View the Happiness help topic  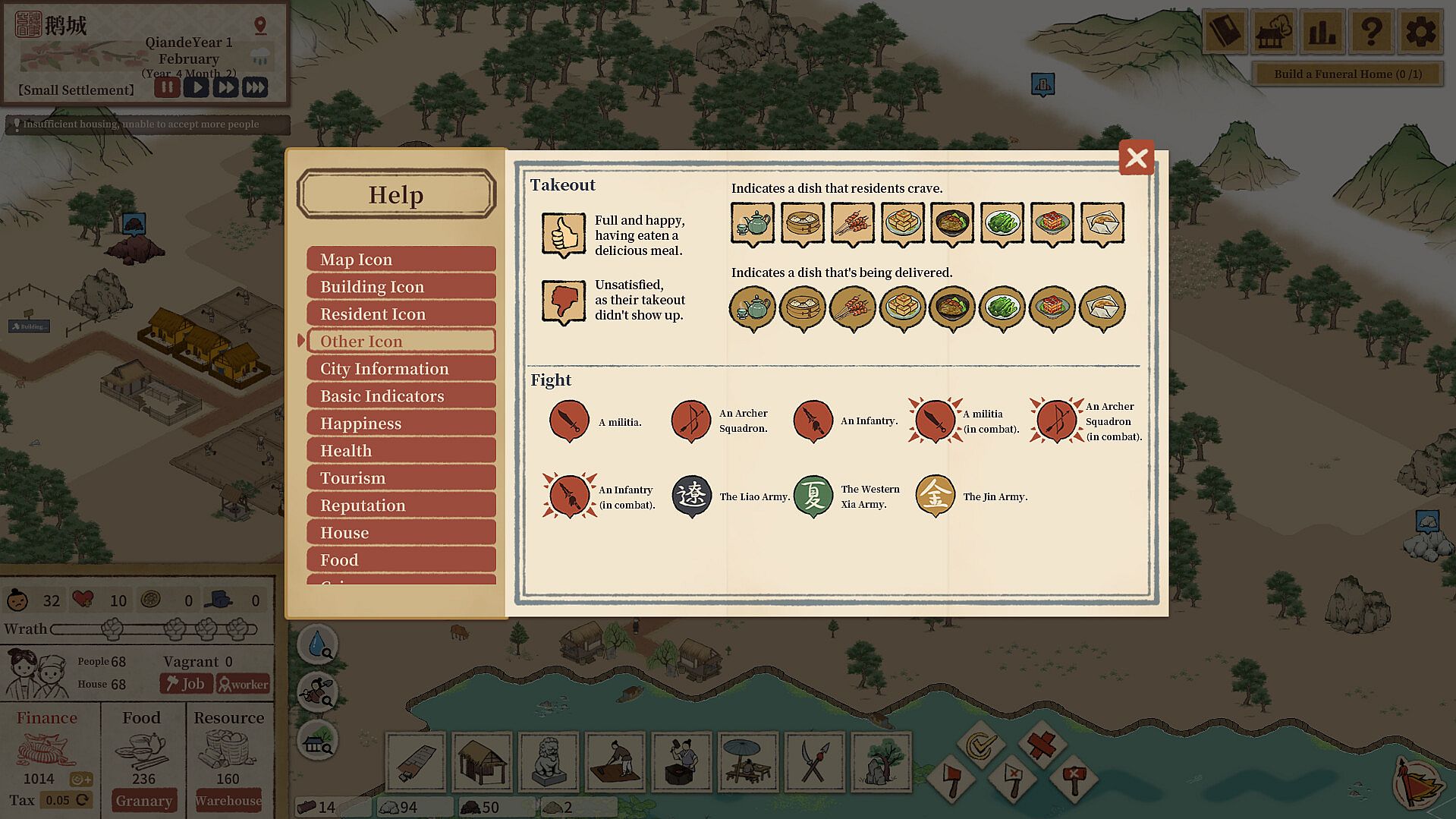pos(401,424)
